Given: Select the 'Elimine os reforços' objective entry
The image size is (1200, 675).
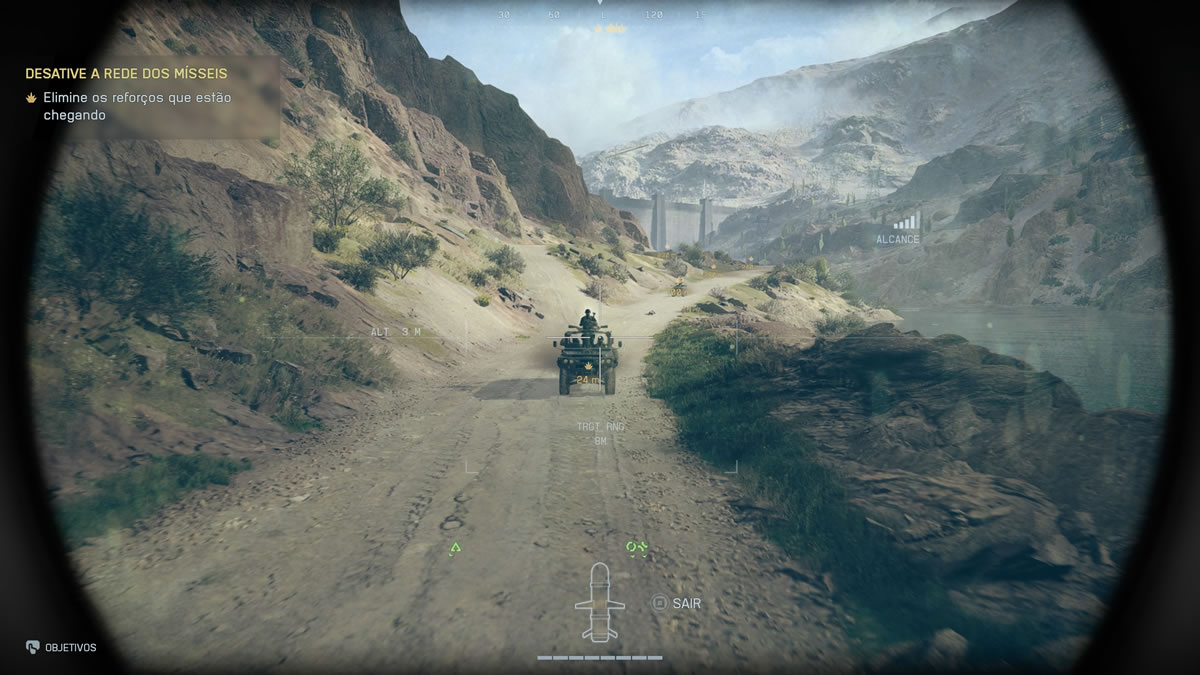Looking at the screenshot, I should [135, 106].
